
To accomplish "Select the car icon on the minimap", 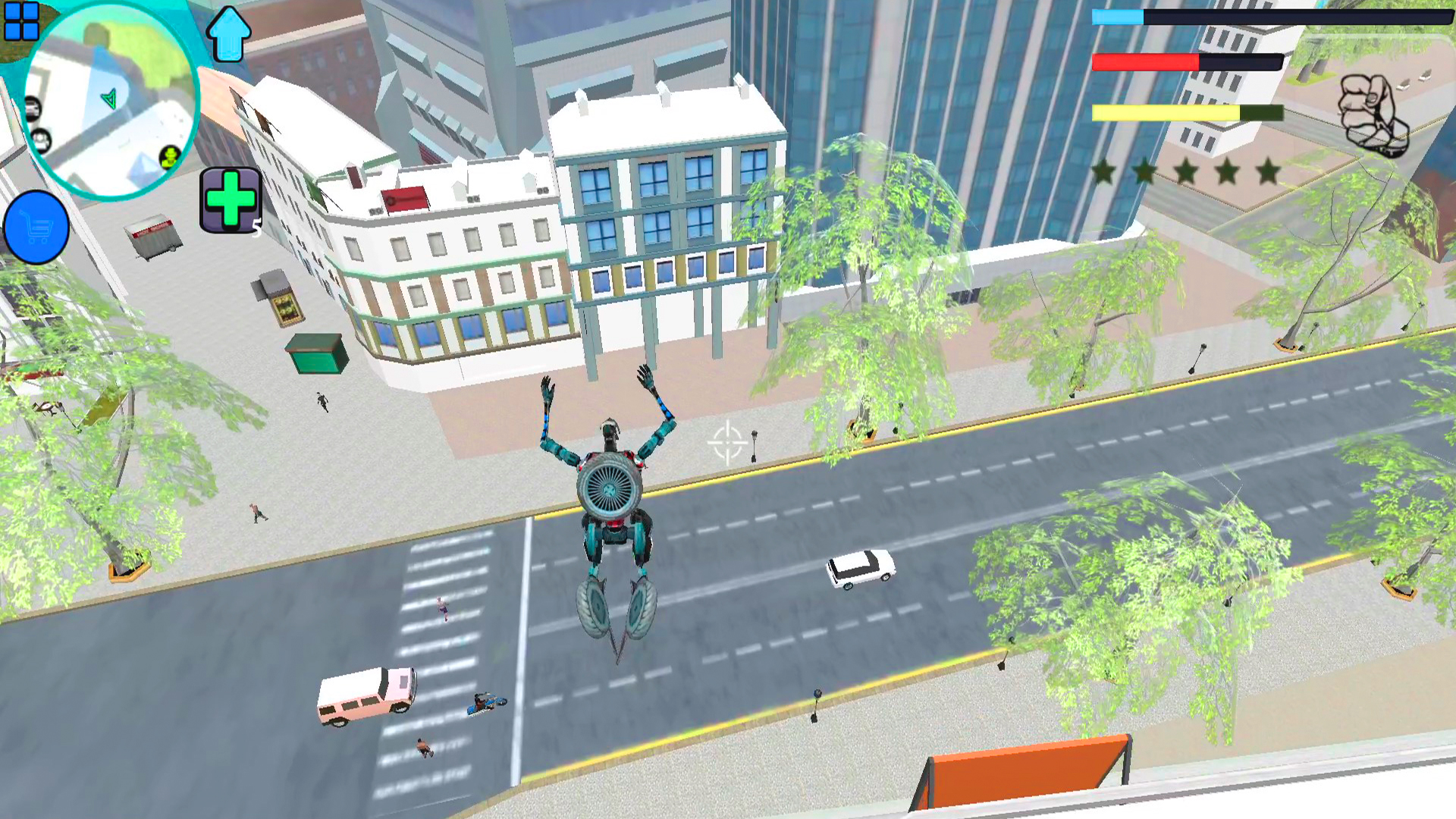I will (x=33, y=108).
